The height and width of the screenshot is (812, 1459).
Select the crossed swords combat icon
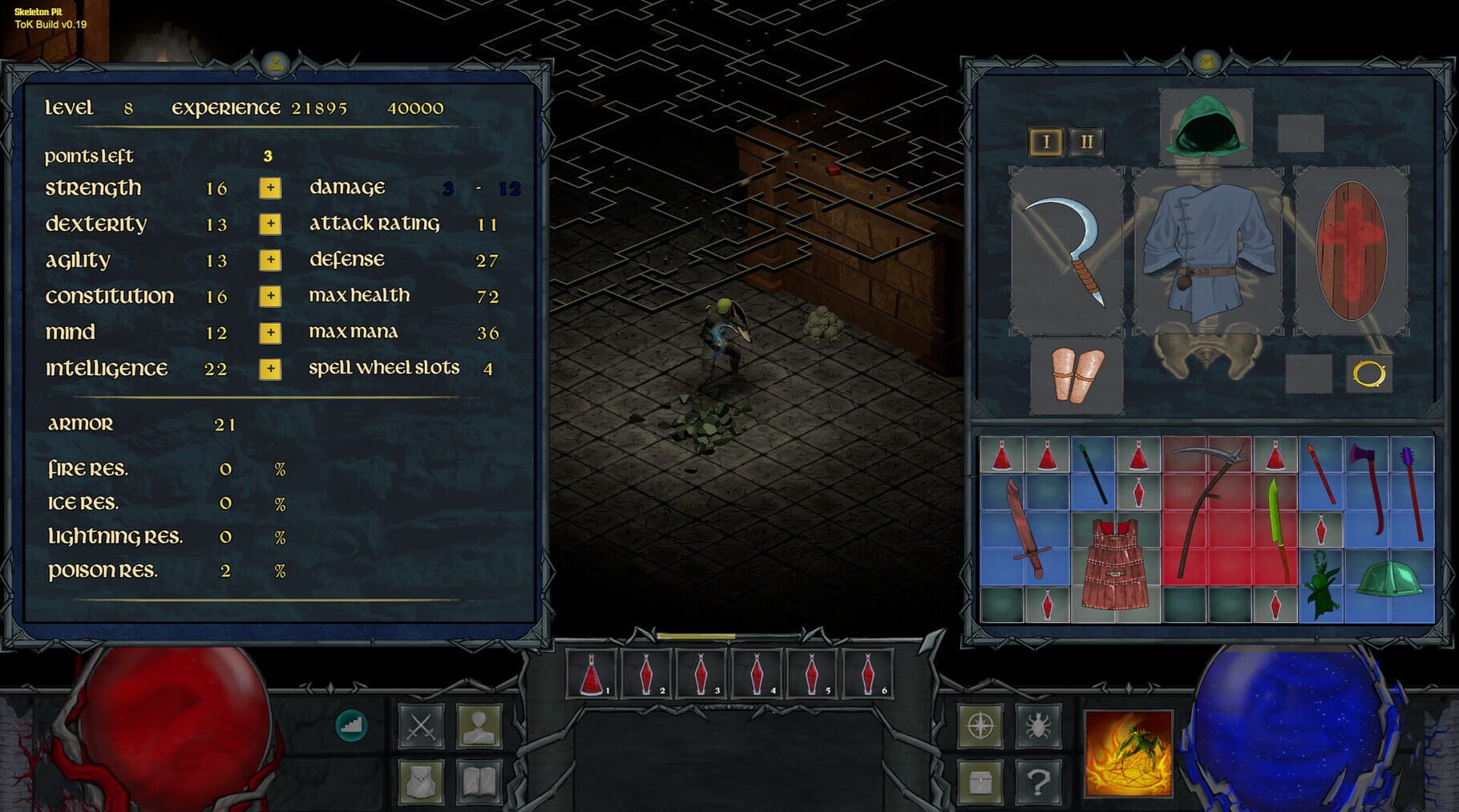(x=421, y=726)
